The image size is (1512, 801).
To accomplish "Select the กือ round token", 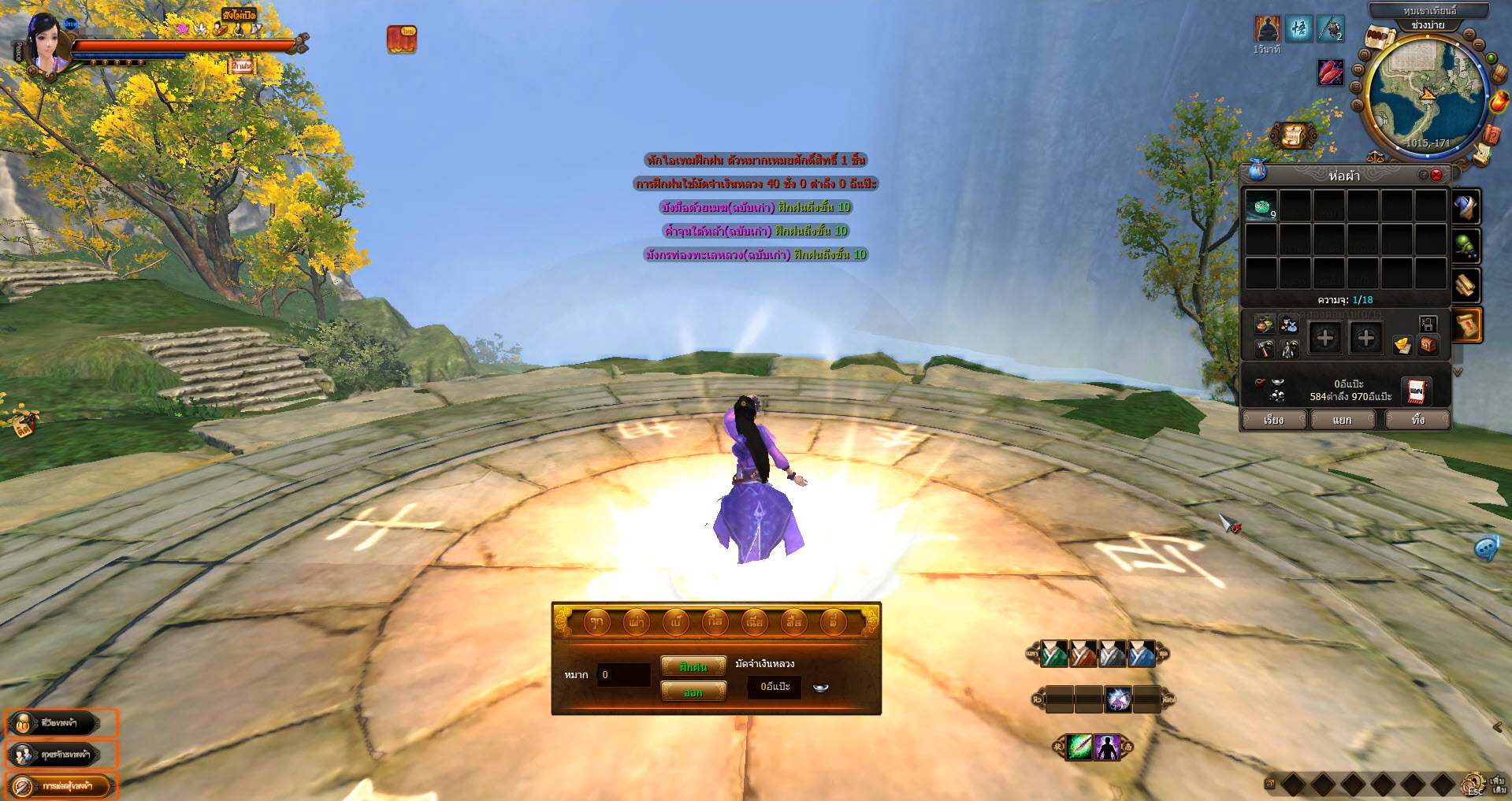I will coord(715,622).
